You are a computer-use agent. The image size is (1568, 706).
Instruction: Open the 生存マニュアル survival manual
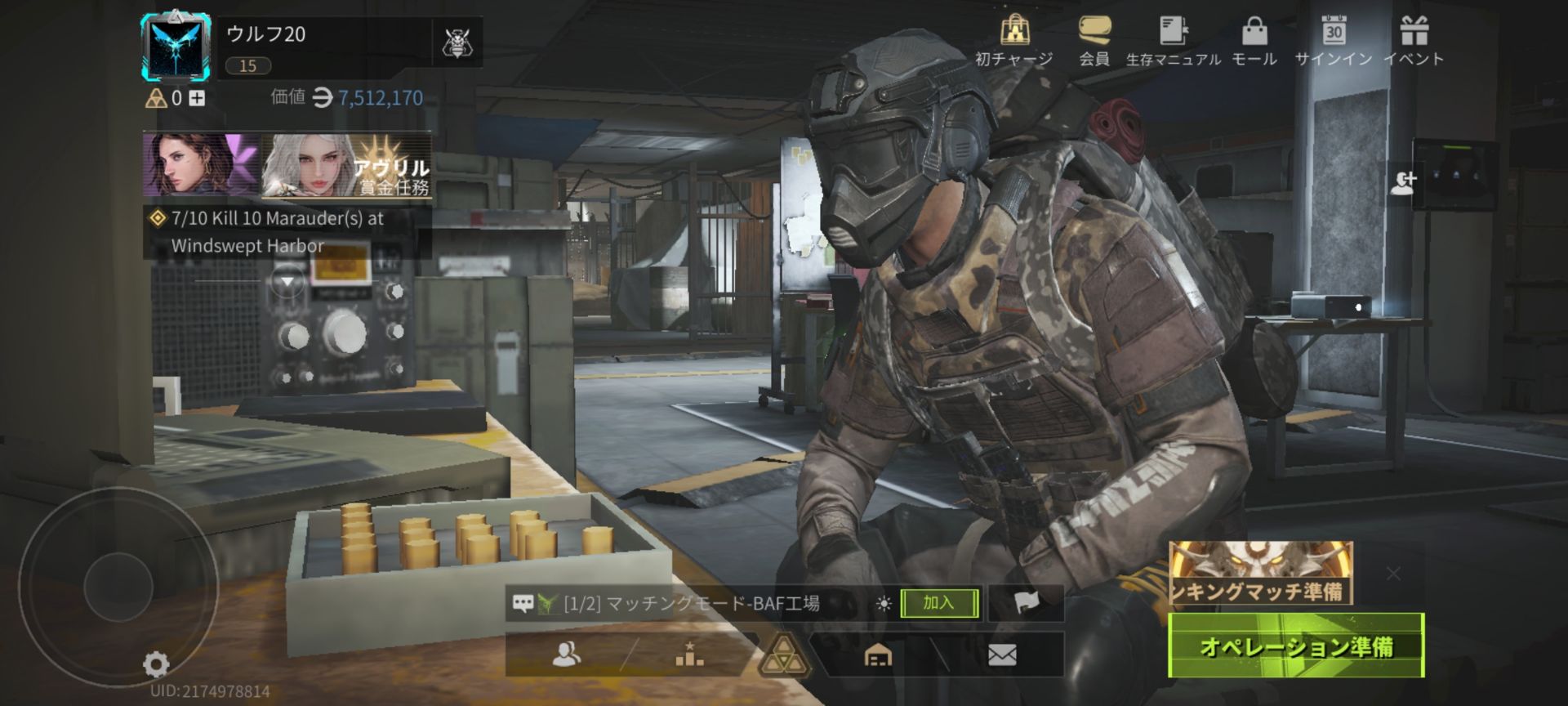click(1173, 41)
